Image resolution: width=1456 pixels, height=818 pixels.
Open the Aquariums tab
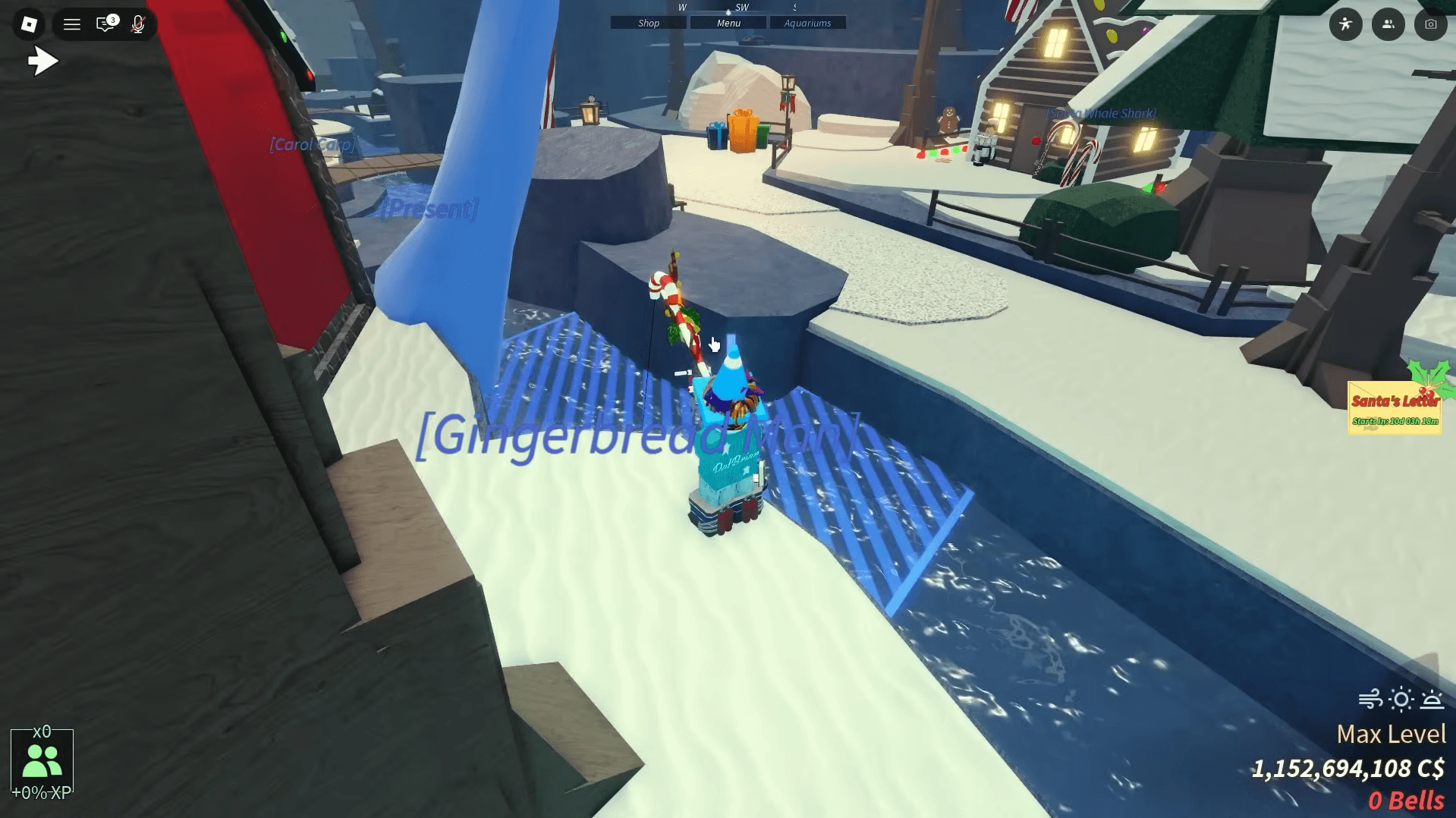[807, 24]
